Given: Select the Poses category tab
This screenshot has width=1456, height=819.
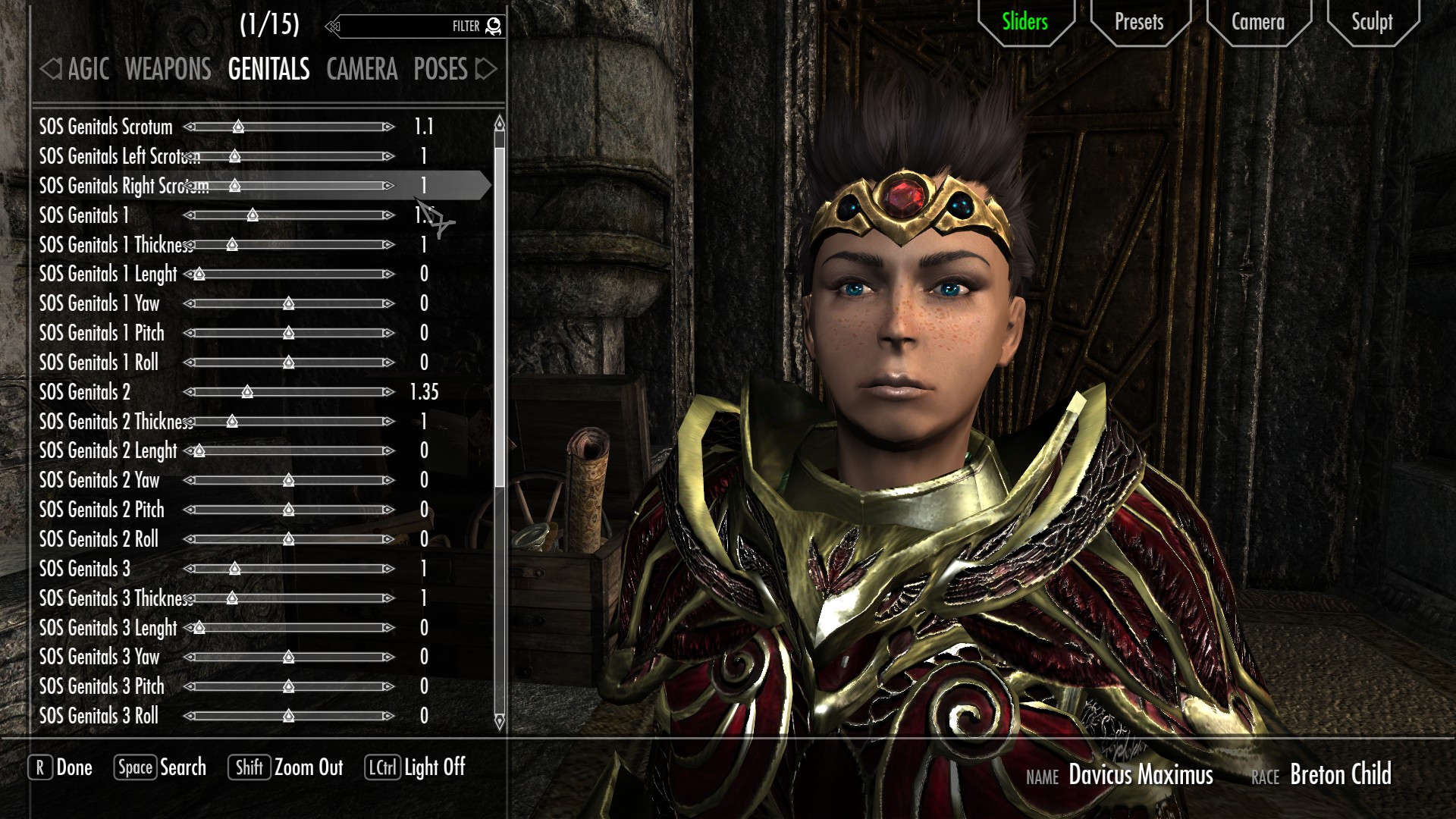Looking at the screenshot, I should point(440,70).
